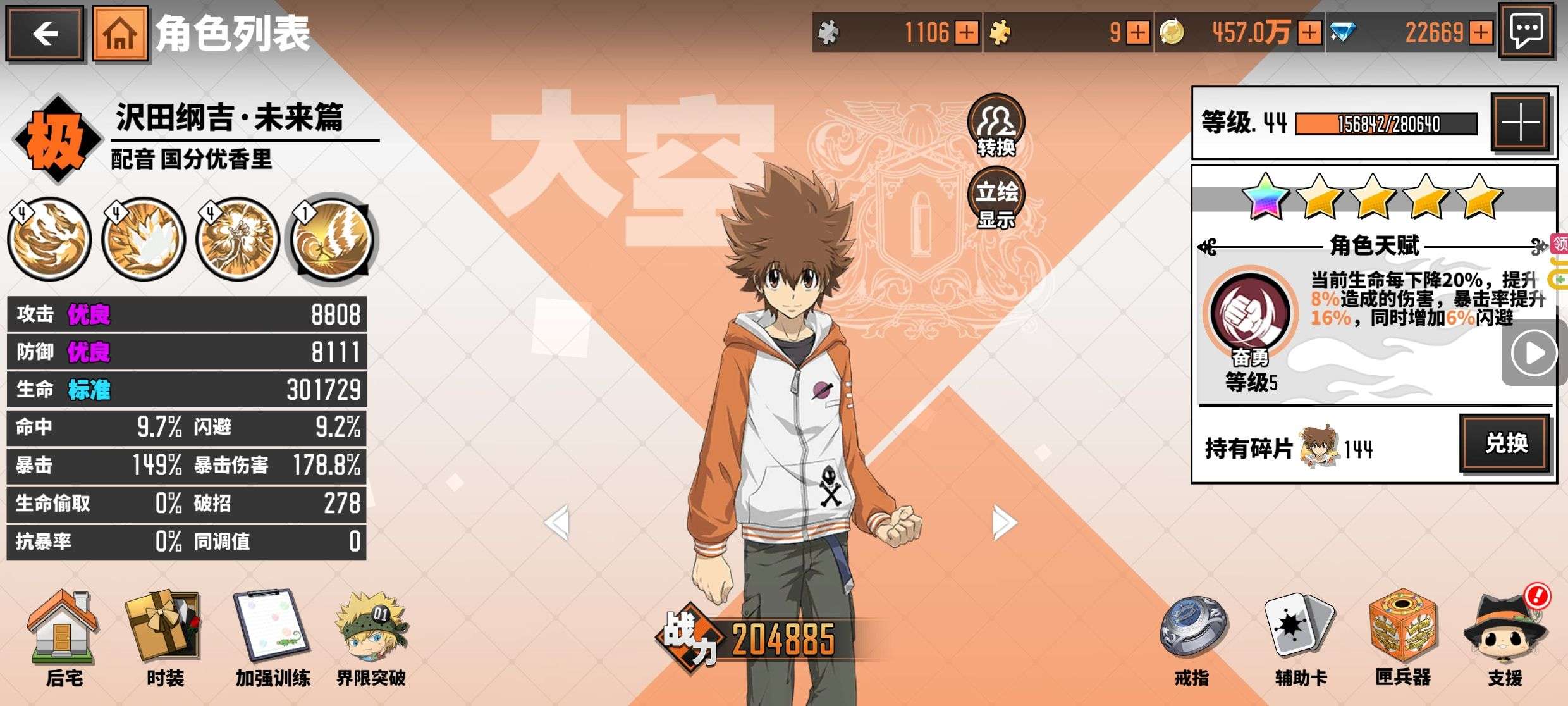Tap the 兑换 exchange button

(x=1505, y=443)
